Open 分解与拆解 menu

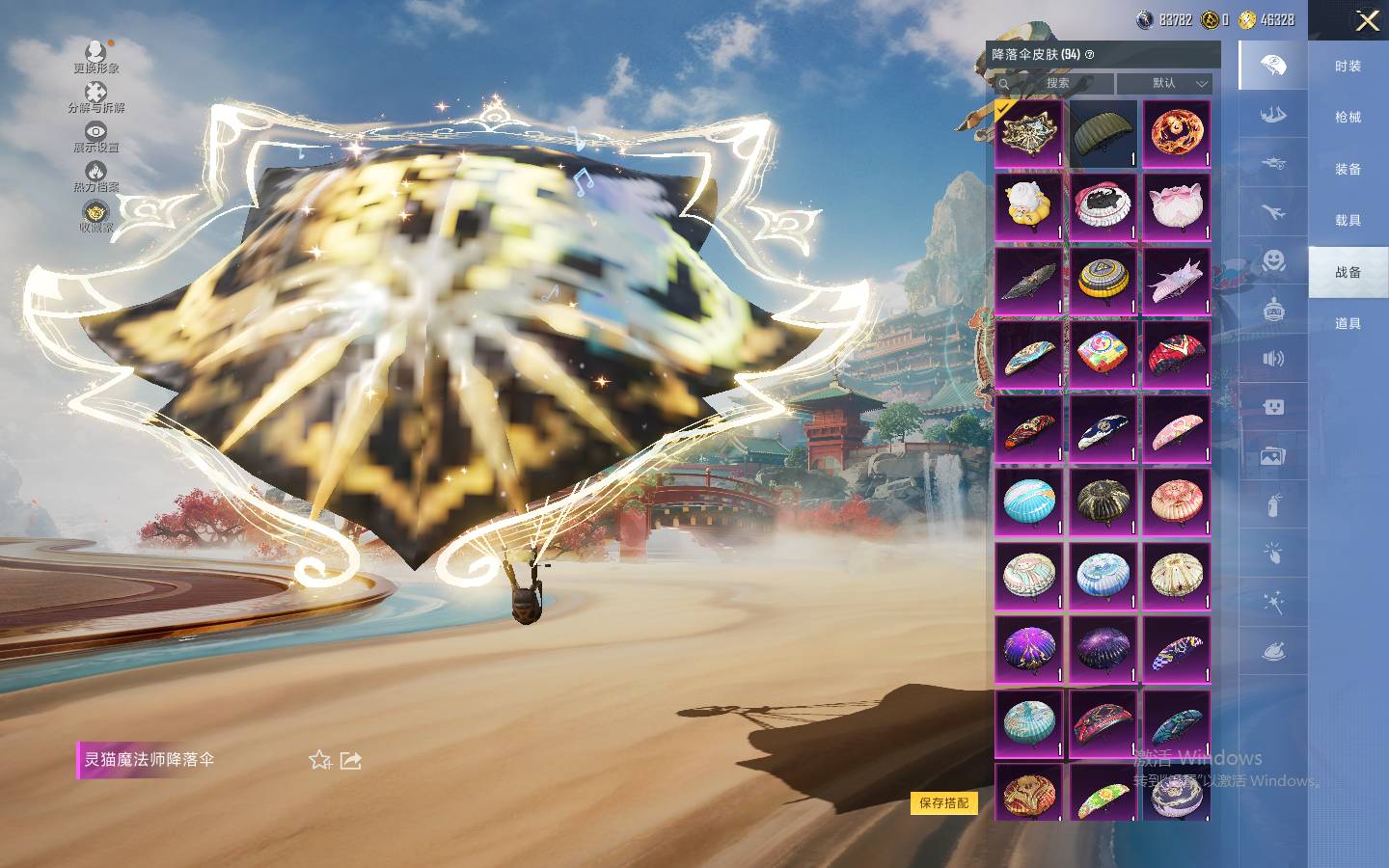point(95,96)
